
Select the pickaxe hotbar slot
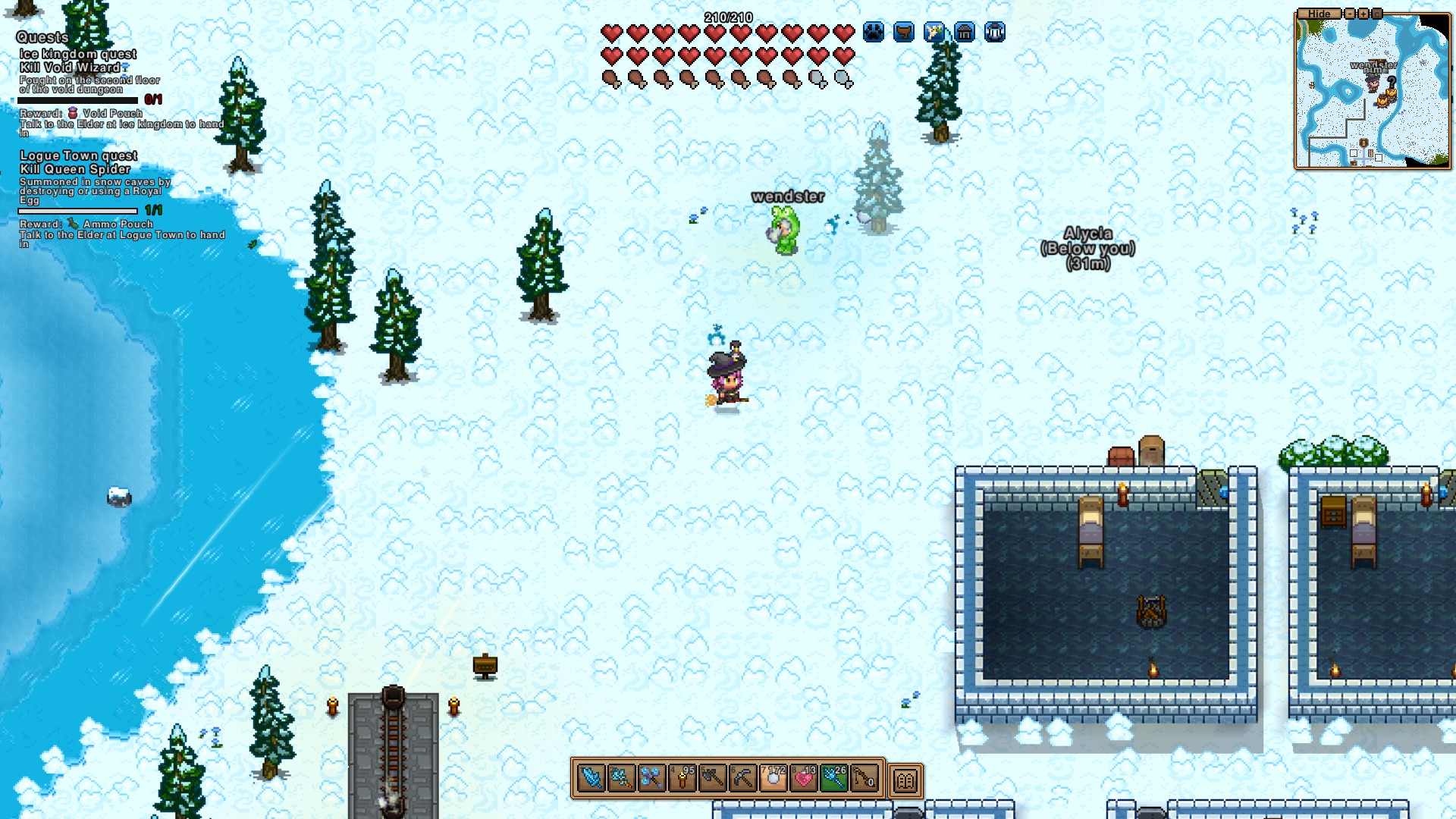(743, 778)
